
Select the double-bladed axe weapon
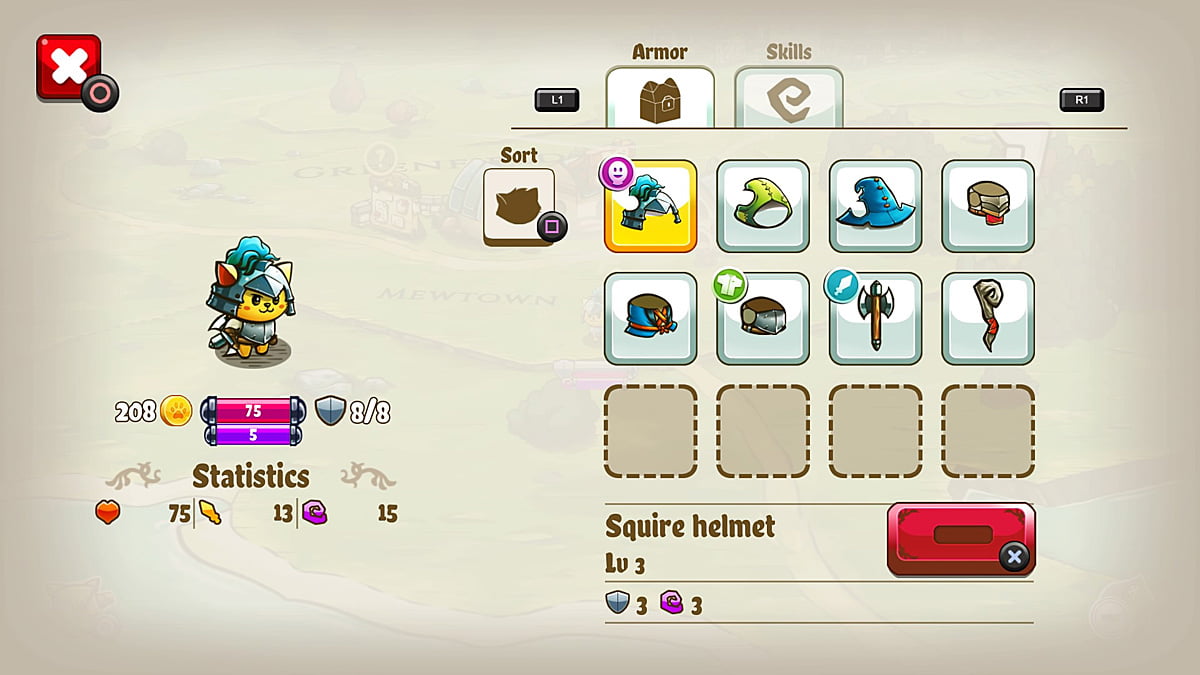coord(875,318)
